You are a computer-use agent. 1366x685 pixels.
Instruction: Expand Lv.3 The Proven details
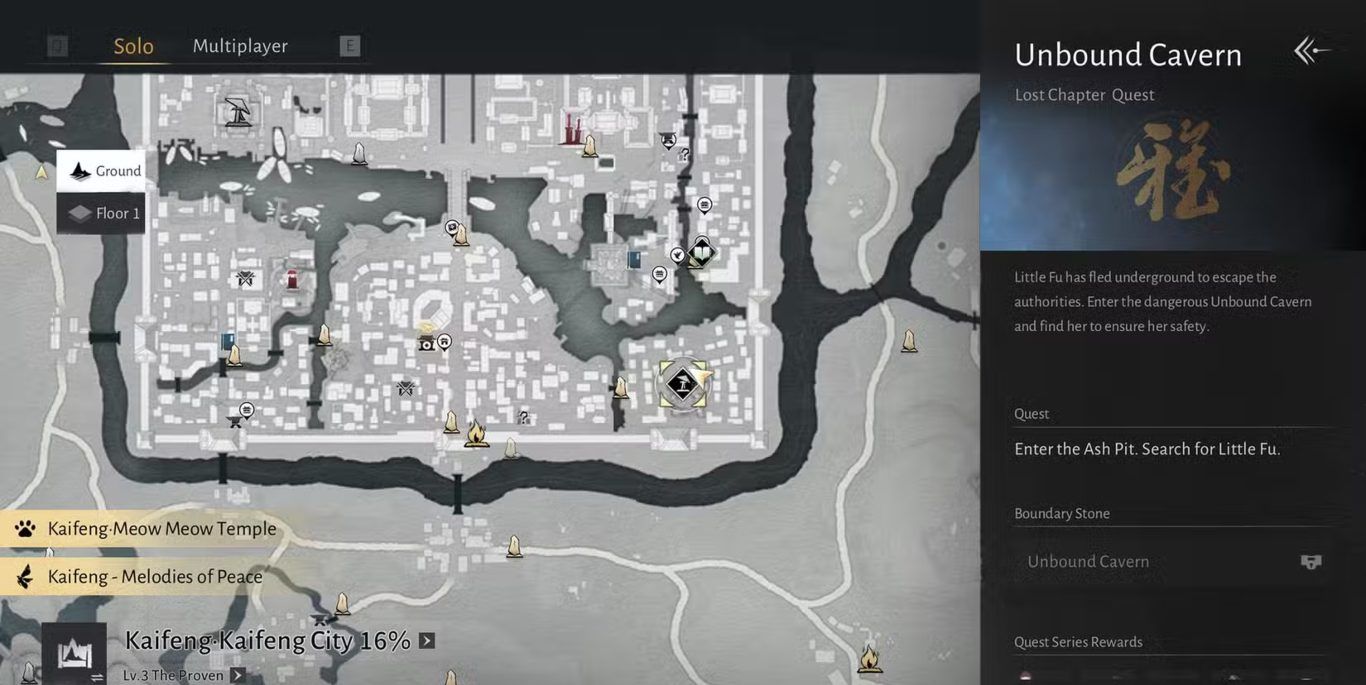(x=237, y=675)
